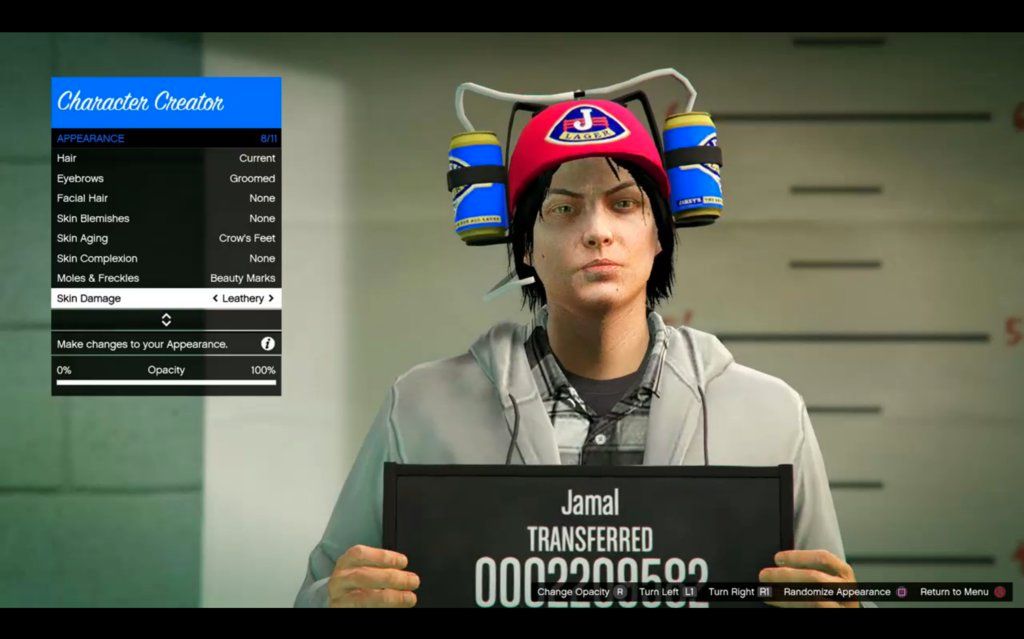The image size is (1024, 639).
Task: Pick the Moles & Freckles entry
Action: point(166,278)
